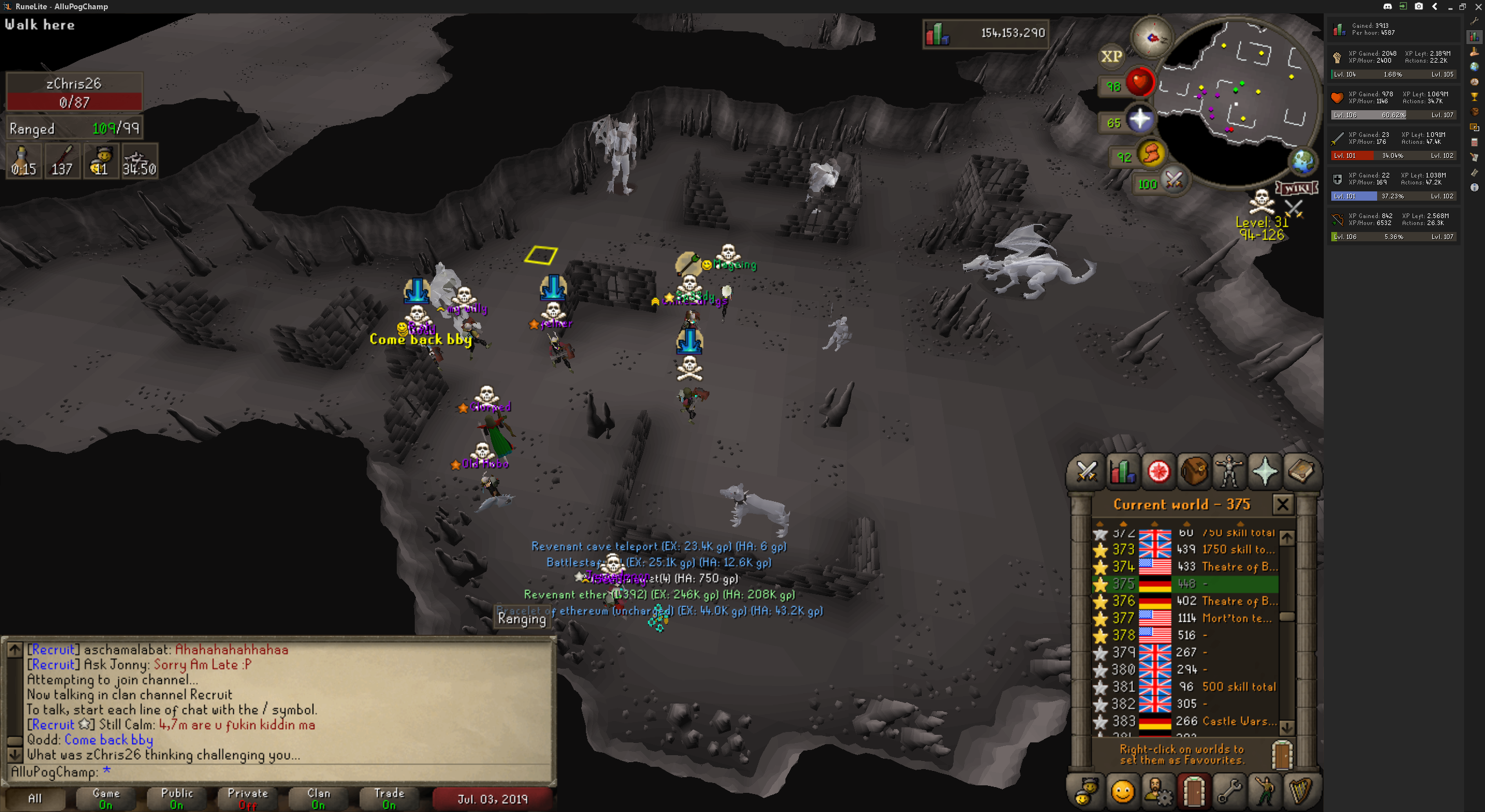Image resolution: width=1485 pixels, height=812 pixels.
Task: Toggle the Quick Prayers orb
Action: tap(1139, 120)
